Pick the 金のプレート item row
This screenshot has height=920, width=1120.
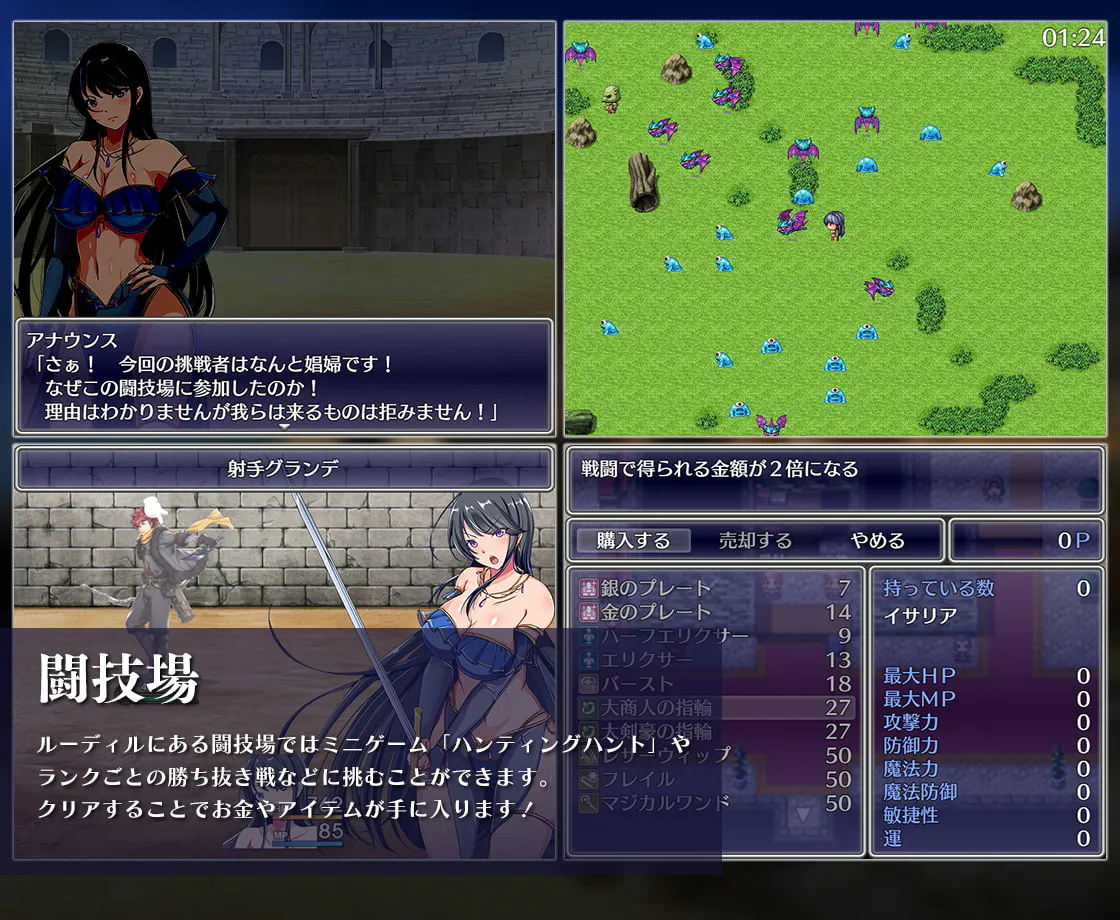[x=715, y=612]
